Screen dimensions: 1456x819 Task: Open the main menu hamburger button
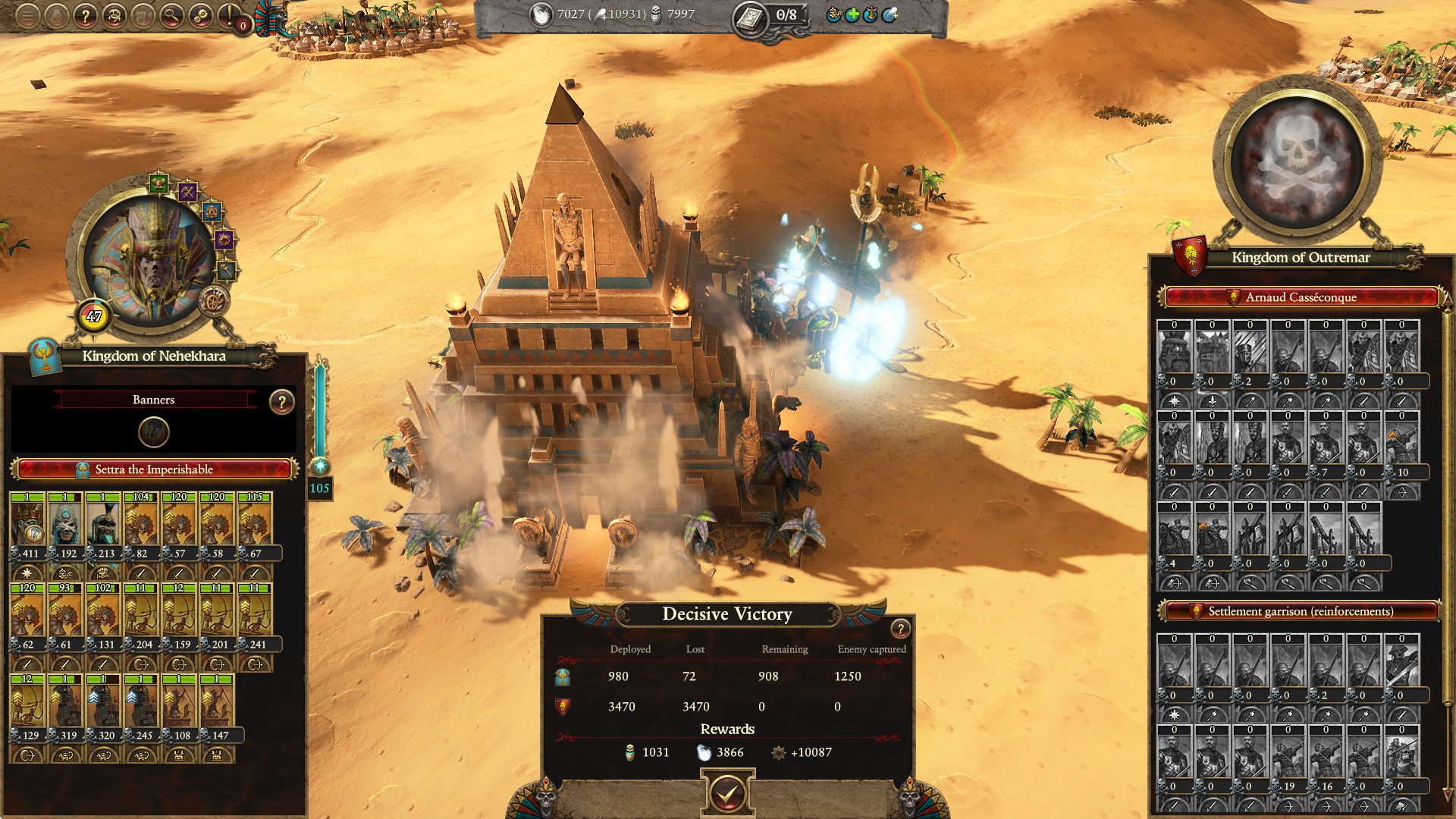point(27,16)
